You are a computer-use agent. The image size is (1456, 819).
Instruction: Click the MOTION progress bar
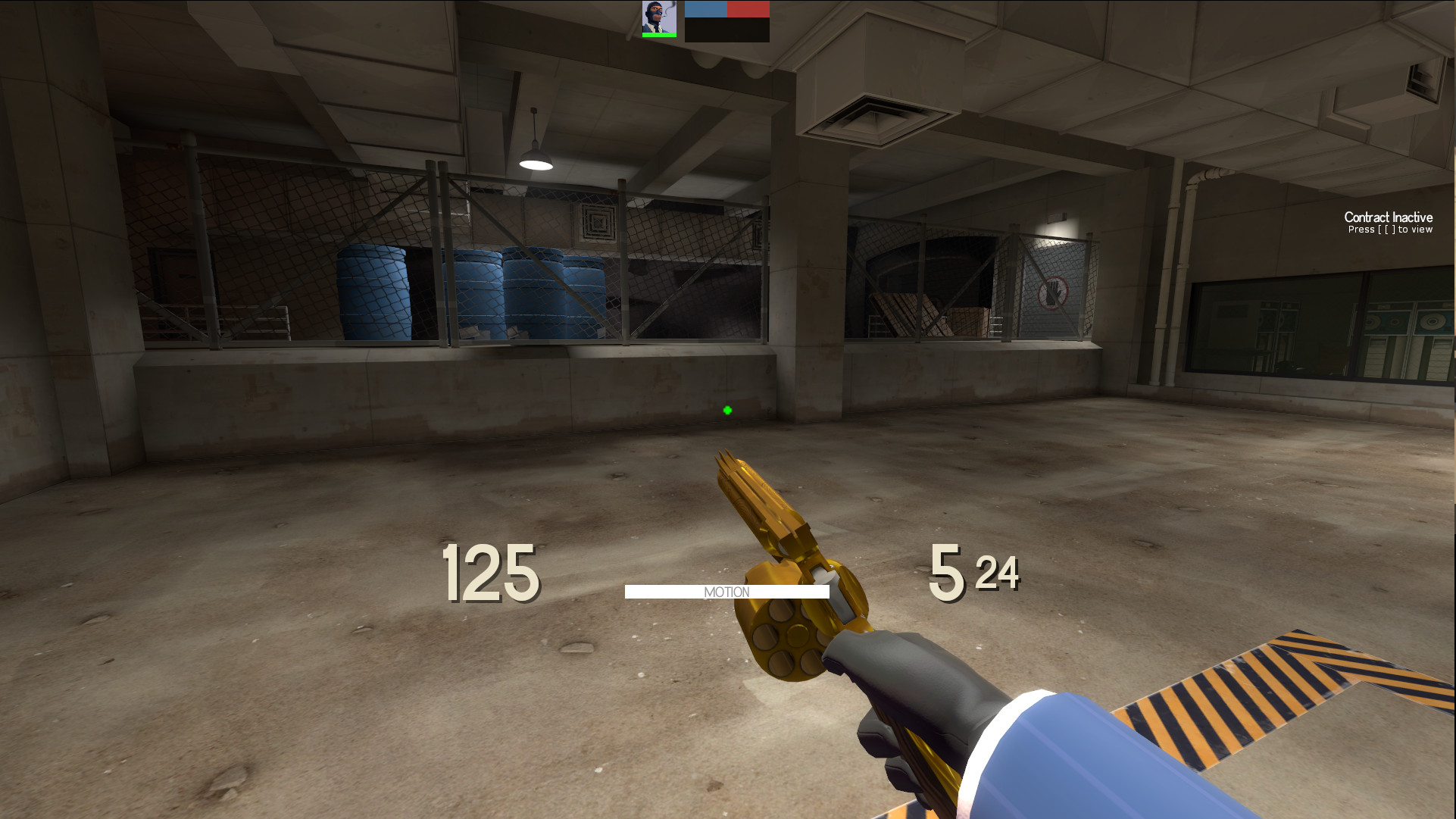pyautogui.click(x=727, y=590)
